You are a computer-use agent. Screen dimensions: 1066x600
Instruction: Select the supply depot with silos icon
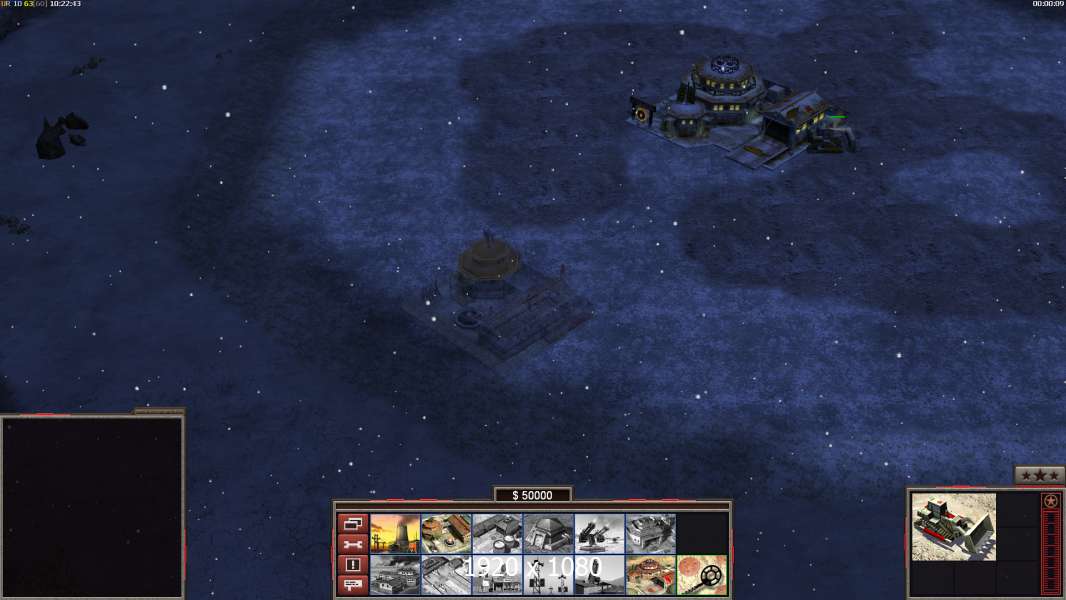click(x=497, y=533)
